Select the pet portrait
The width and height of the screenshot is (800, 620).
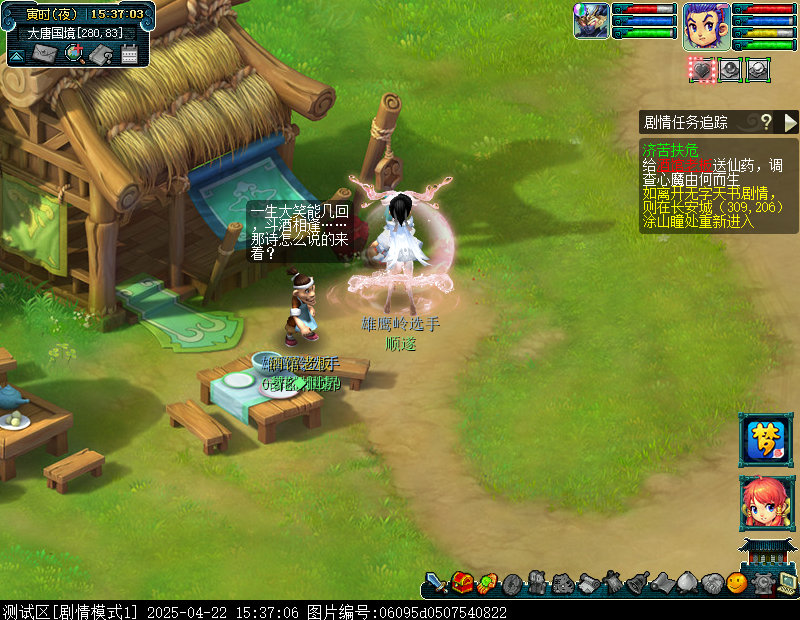pyautogui.click(x=591, y=20)
